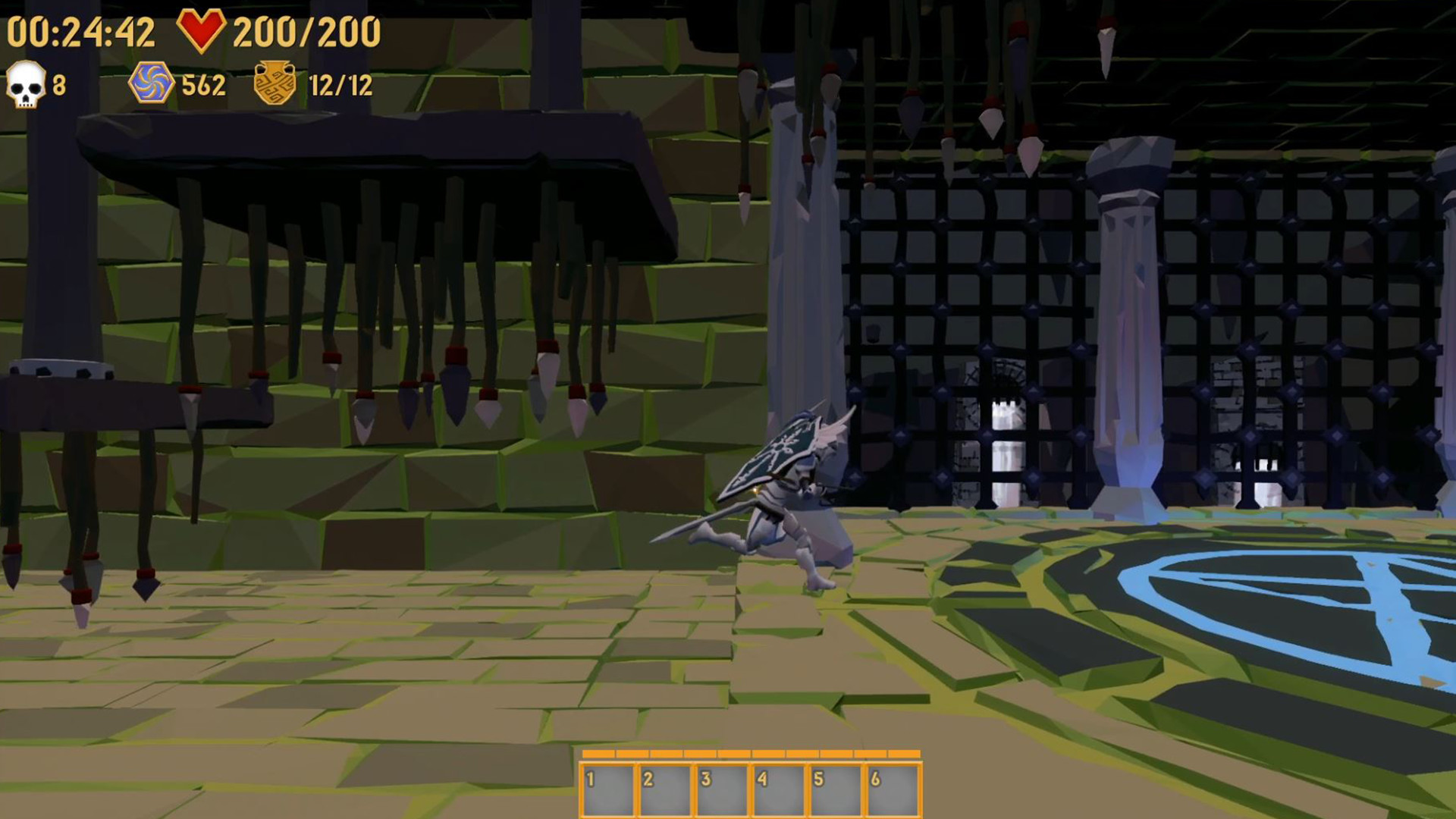This screenshot has height=819, width=1456.
Task: Select hotbar slot 6
Action: (x=895, y=791)
